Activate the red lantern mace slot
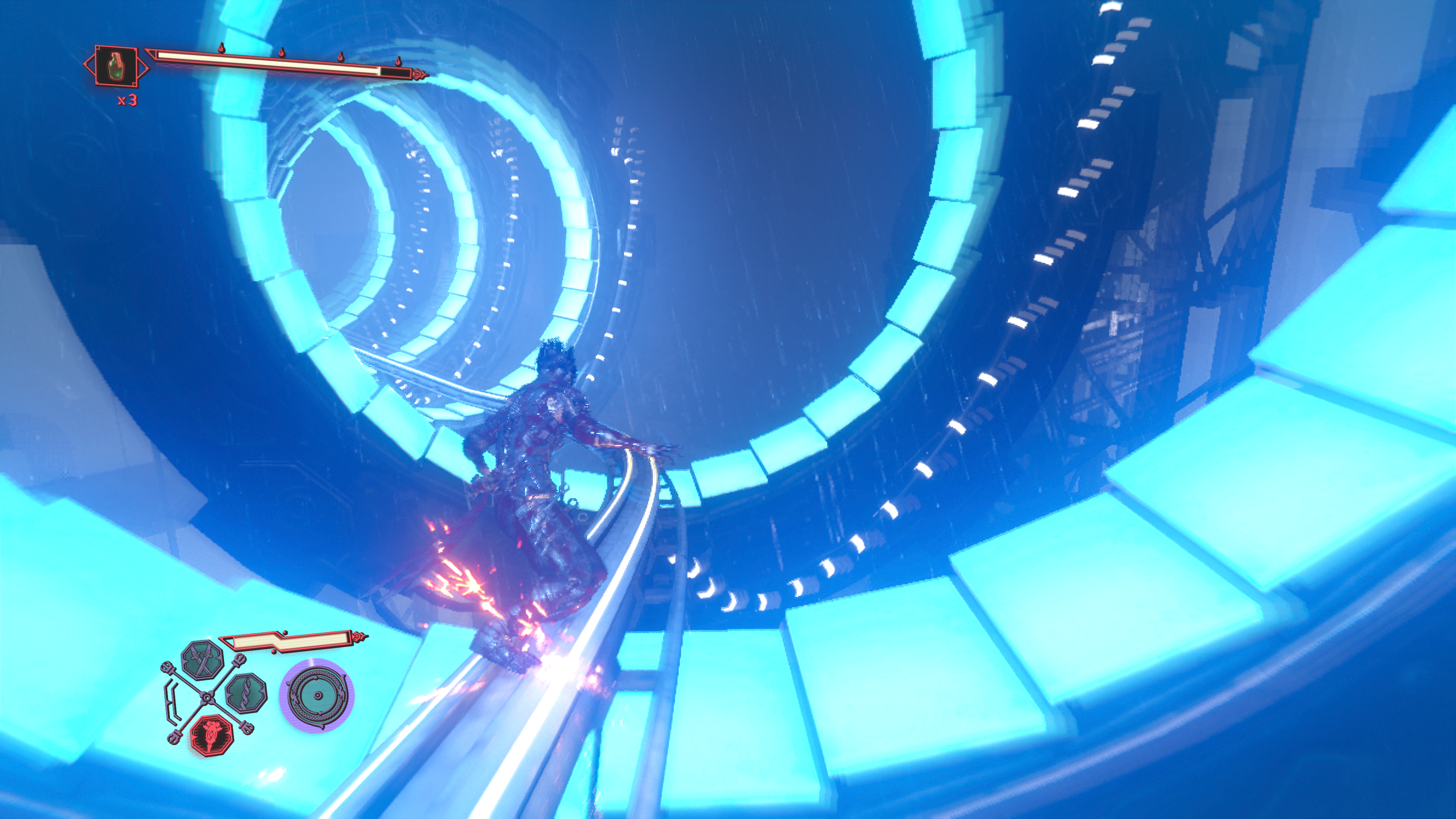1456x819 pixels. pyautogui.click(x=212, y=735)
